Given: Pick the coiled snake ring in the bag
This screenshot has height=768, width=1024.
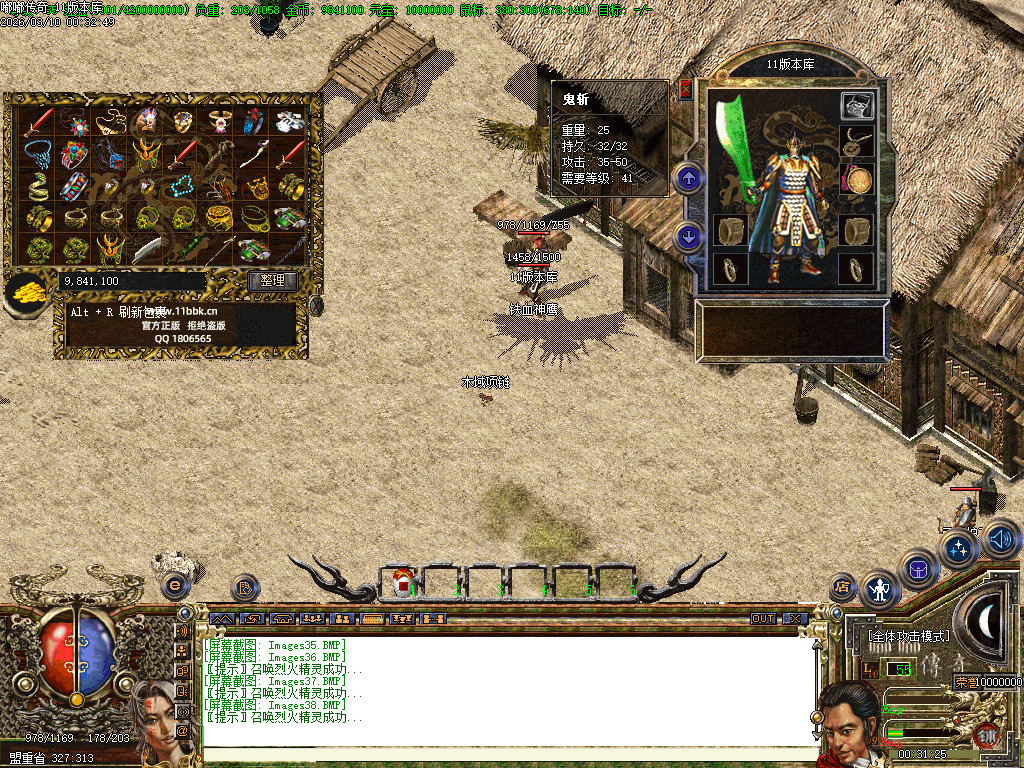Looking at the screenshot, I should (x=38, y=186).
